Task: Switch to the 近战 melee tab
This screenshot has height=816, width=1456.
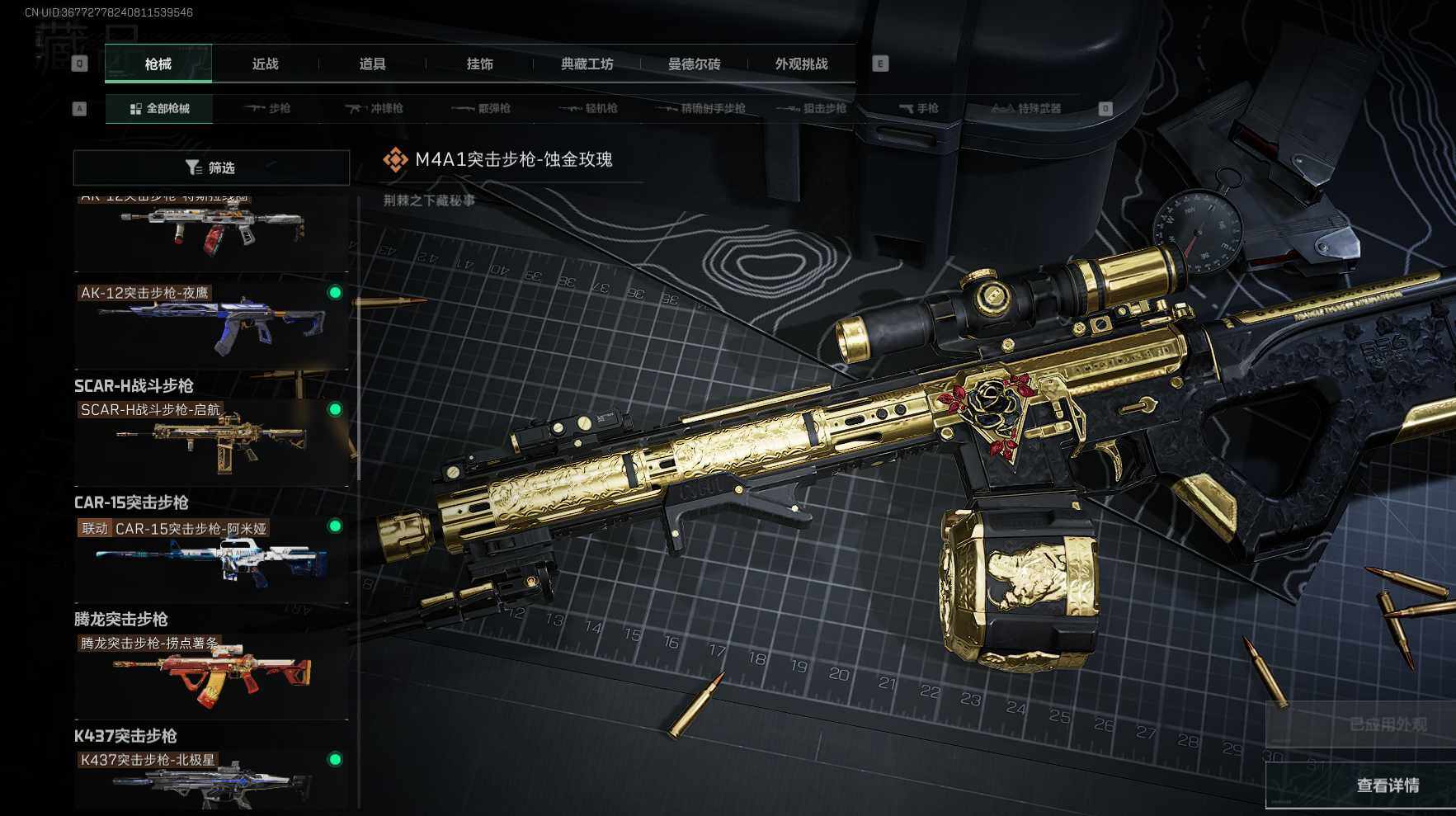Action: point(265,64)
